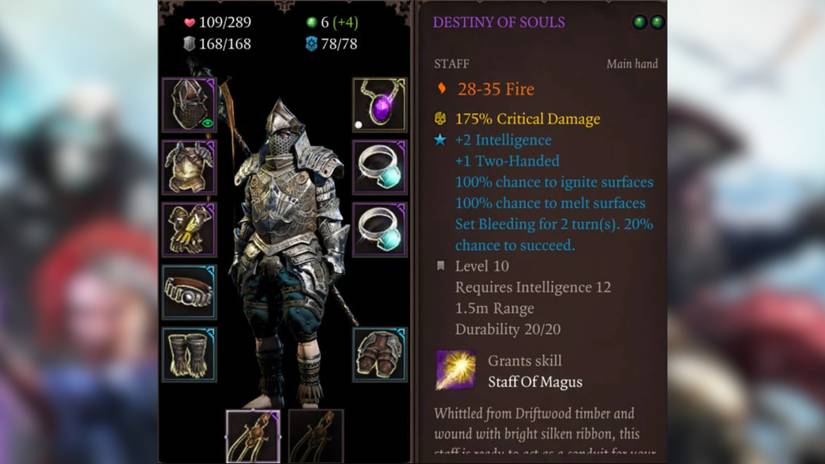This screenshot has height=464, width=825.
Task: Click the equipped gloves slot
Action: click(189, 229)
